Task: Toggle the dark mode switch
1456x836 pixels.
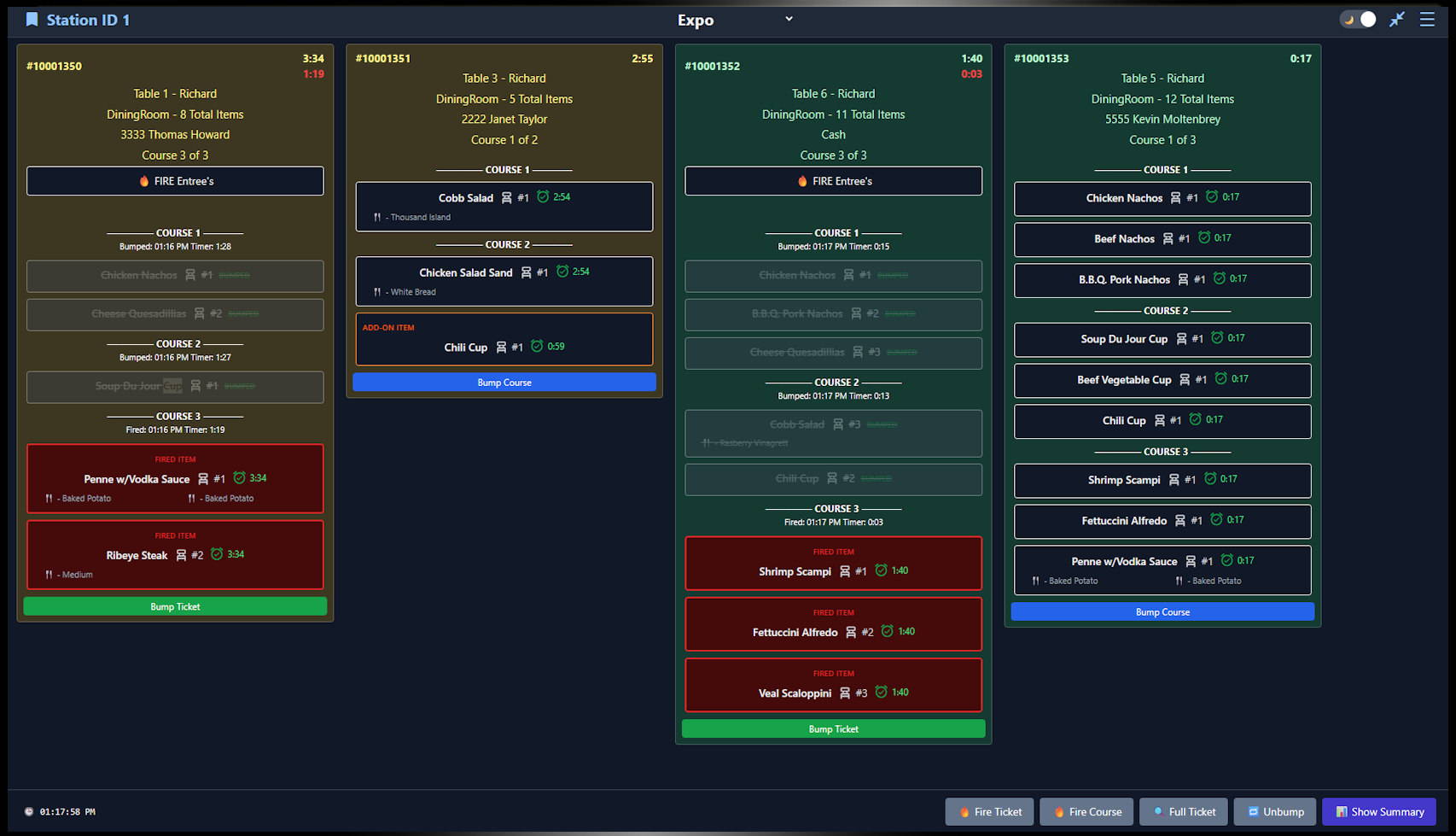Action: [1357, 18]
